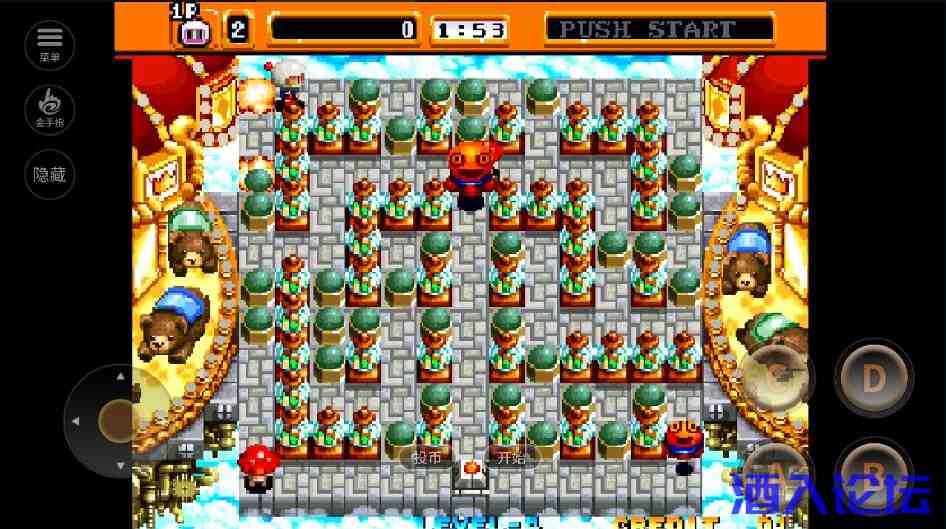This screenshot has width=946, height=529.
Task: Tap the D action button
Action: click(873, 378)
